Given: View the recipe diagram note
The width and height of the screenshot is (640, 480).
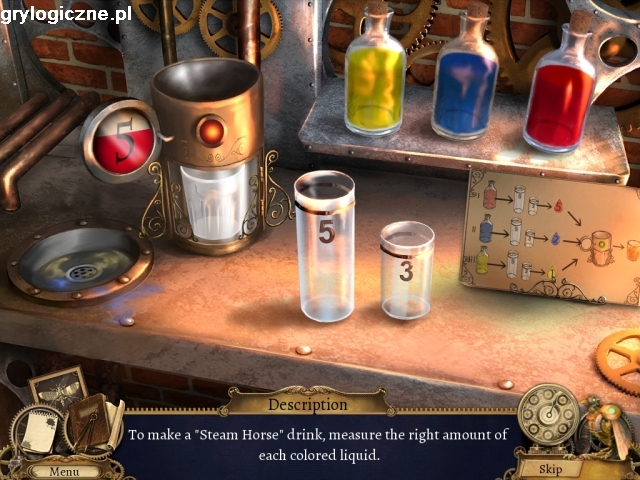Looking at the screenshot, I should 550,236.
